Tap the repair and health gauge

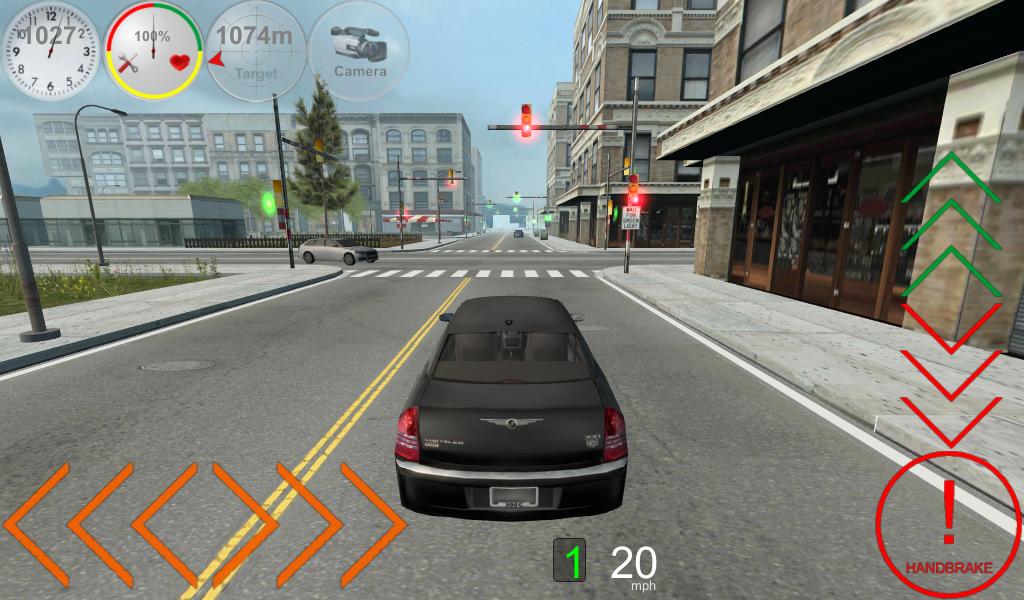click(153, 49)
